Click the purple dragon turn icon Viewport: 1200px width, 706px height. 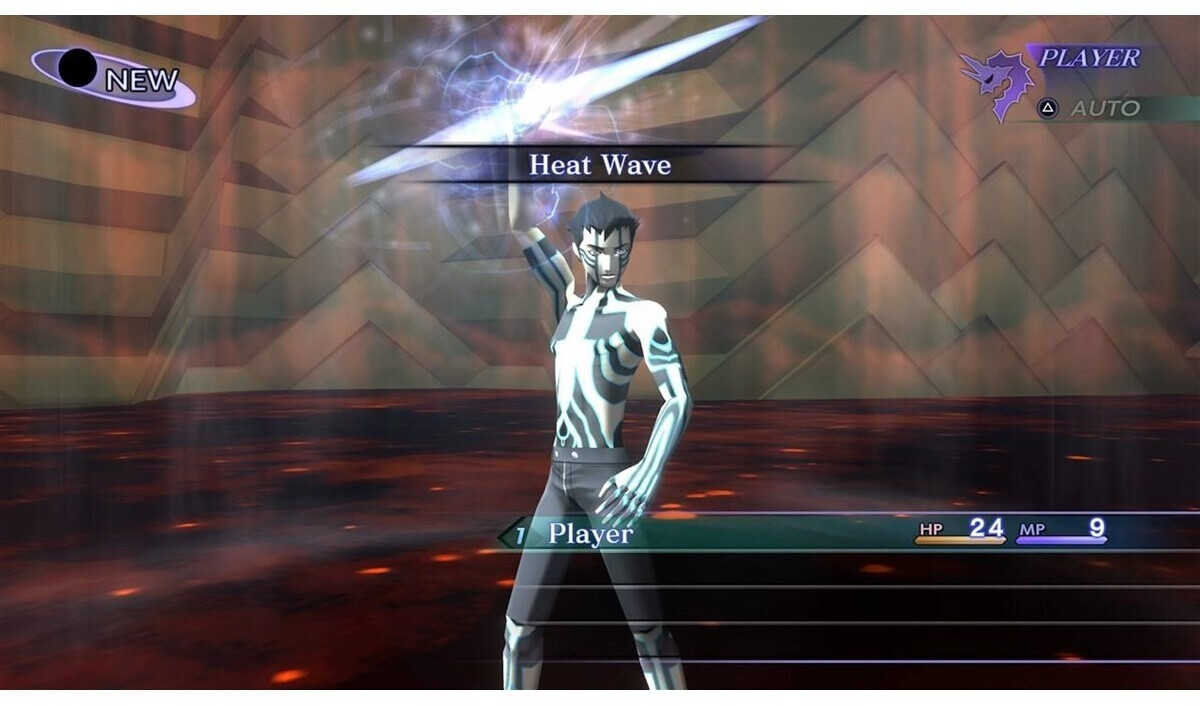pos(996,82)
